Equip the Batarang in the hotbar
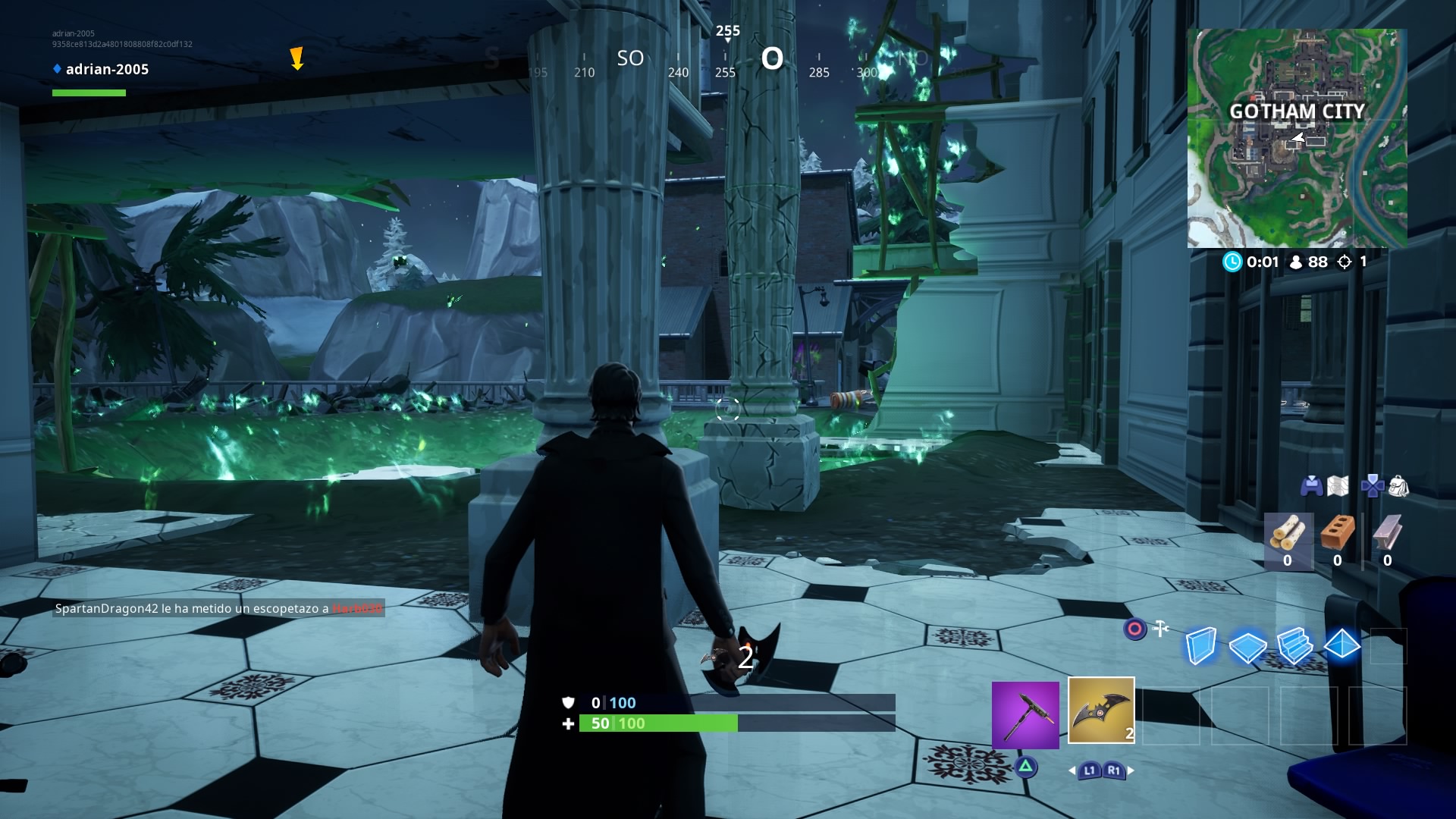 pos(1101,711)
